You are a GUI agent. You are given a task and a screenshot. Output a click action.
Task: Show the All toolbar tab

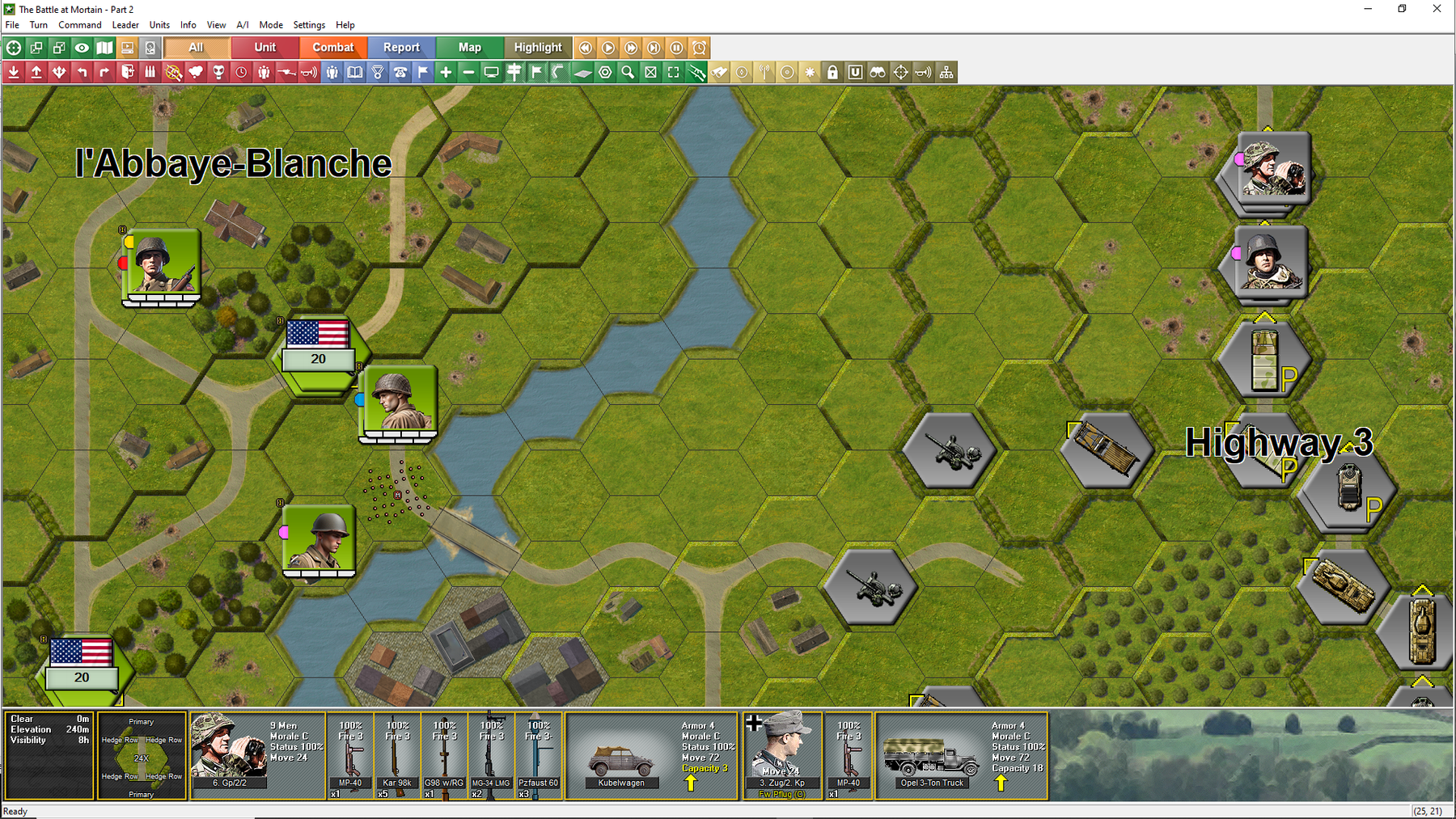[196, 48]
